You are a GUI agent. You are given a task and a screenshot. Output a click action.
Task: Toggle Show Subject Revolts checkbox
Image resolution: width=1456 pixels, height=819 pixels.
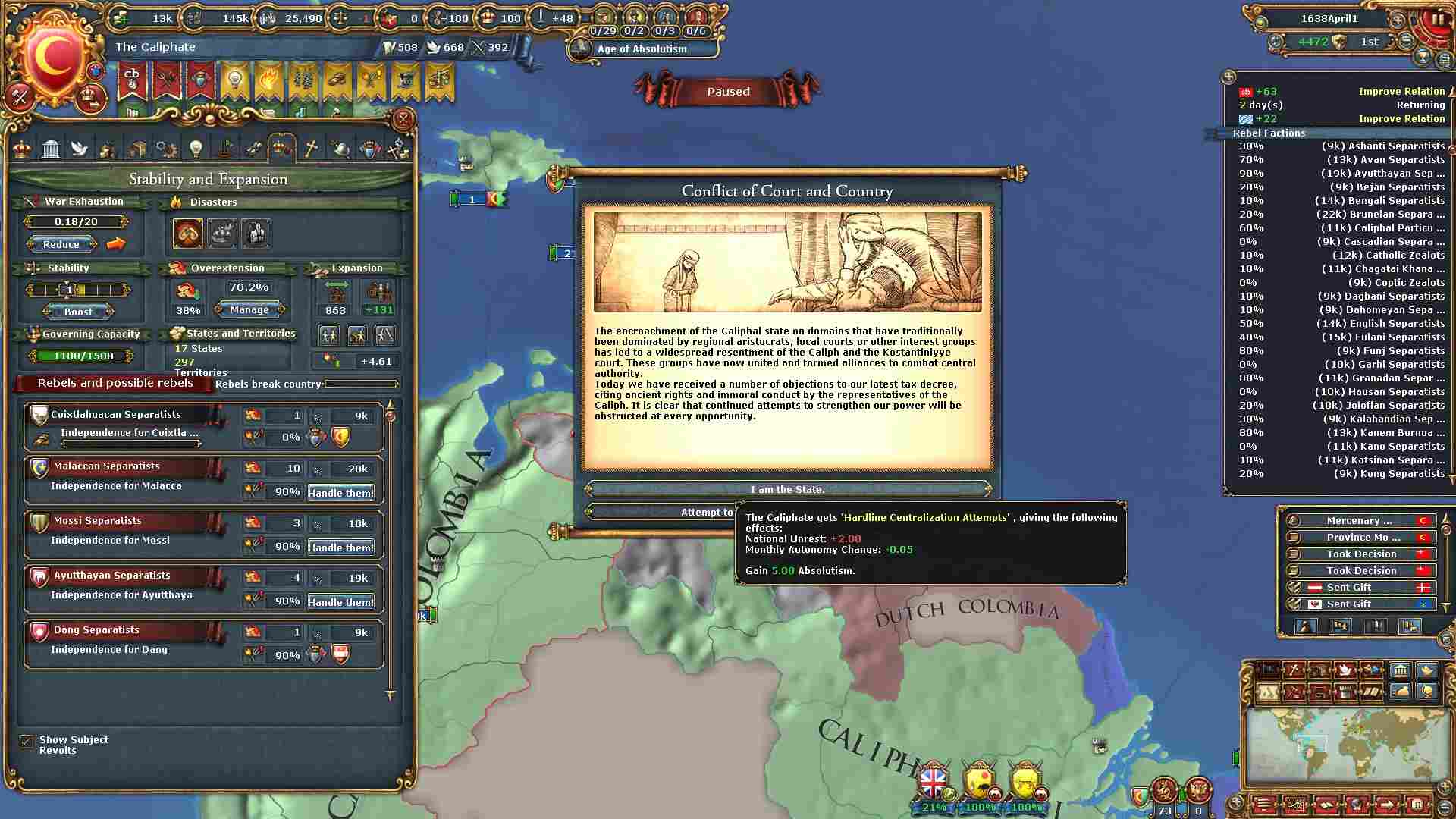[27, 742]
